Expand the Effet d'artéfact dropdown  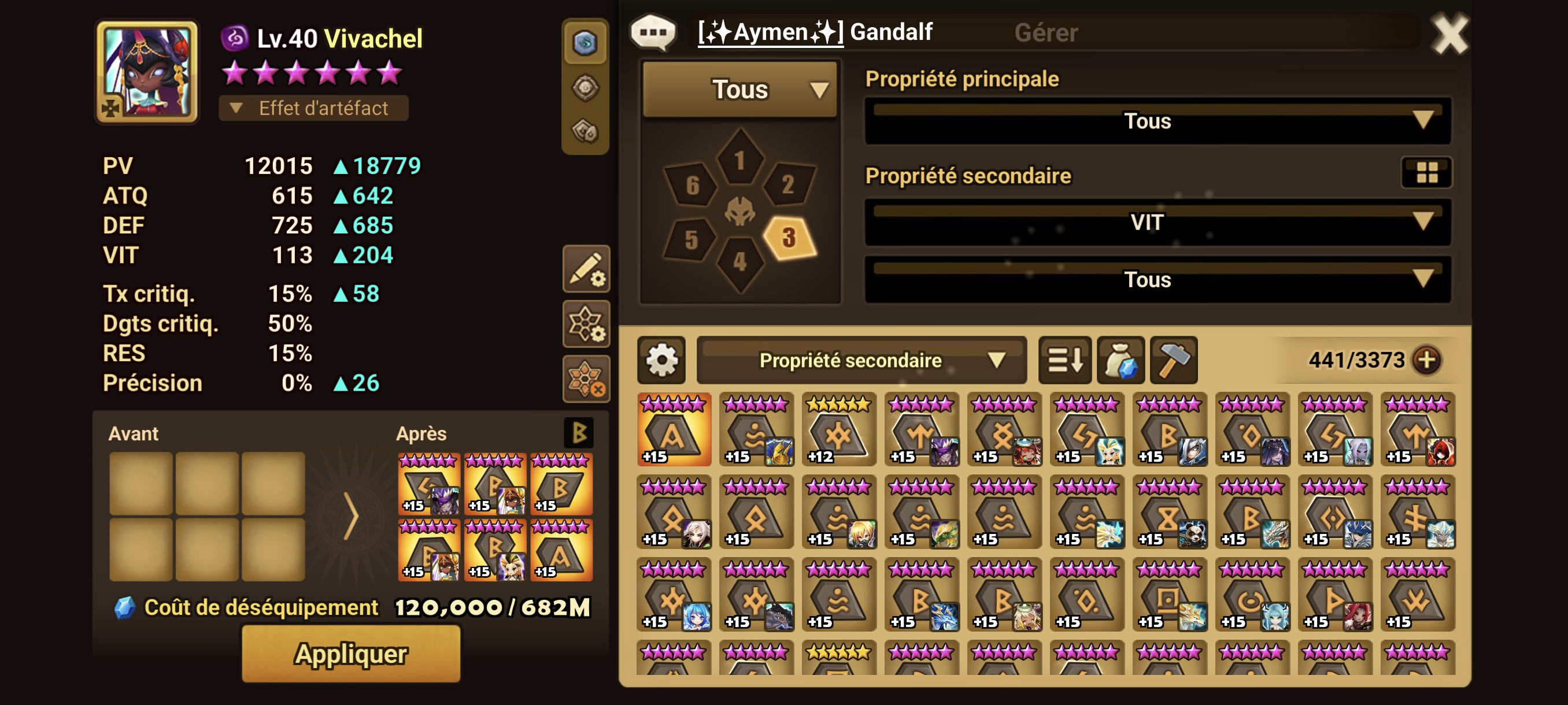(x=313, y=108)
